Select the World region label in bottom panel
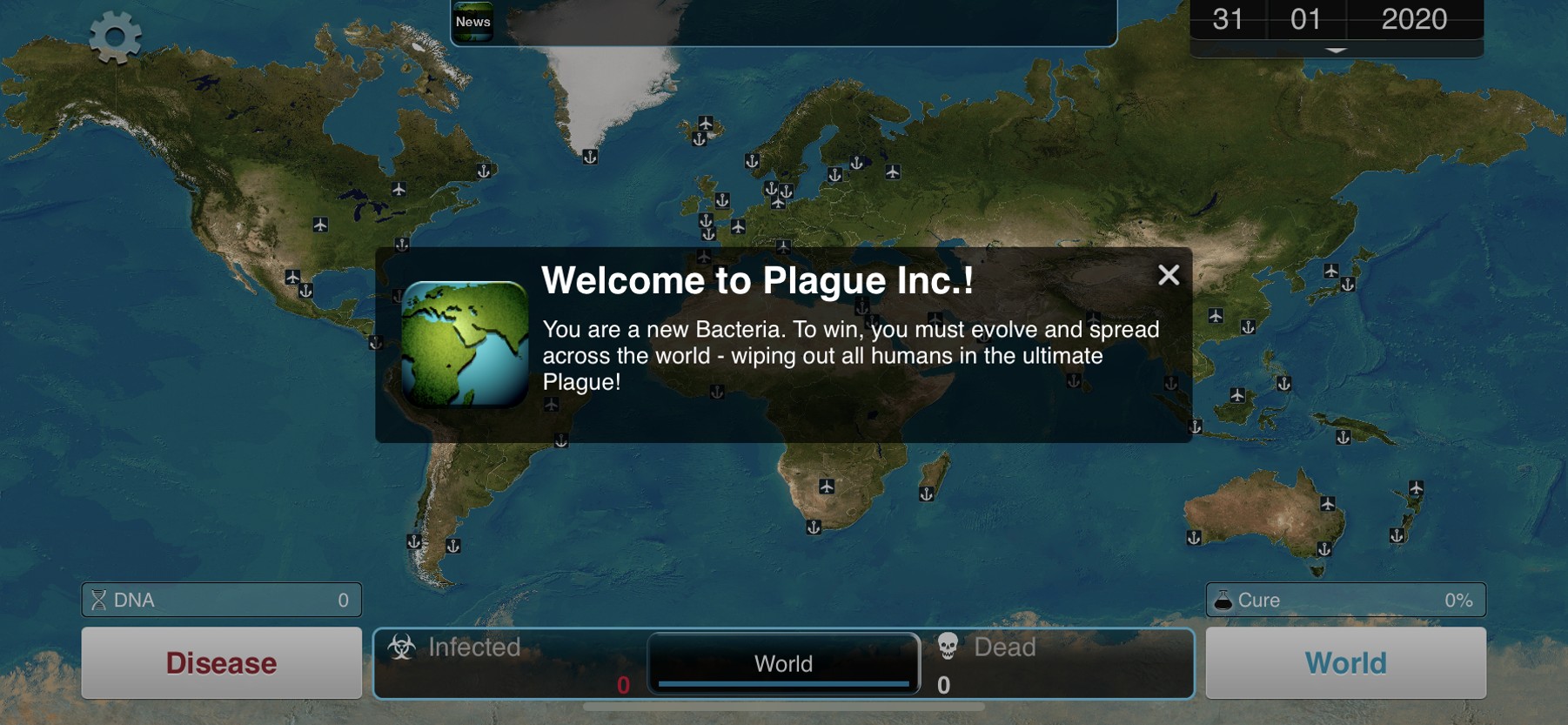Screen dimensions: 1568x725 pos(783,664)
